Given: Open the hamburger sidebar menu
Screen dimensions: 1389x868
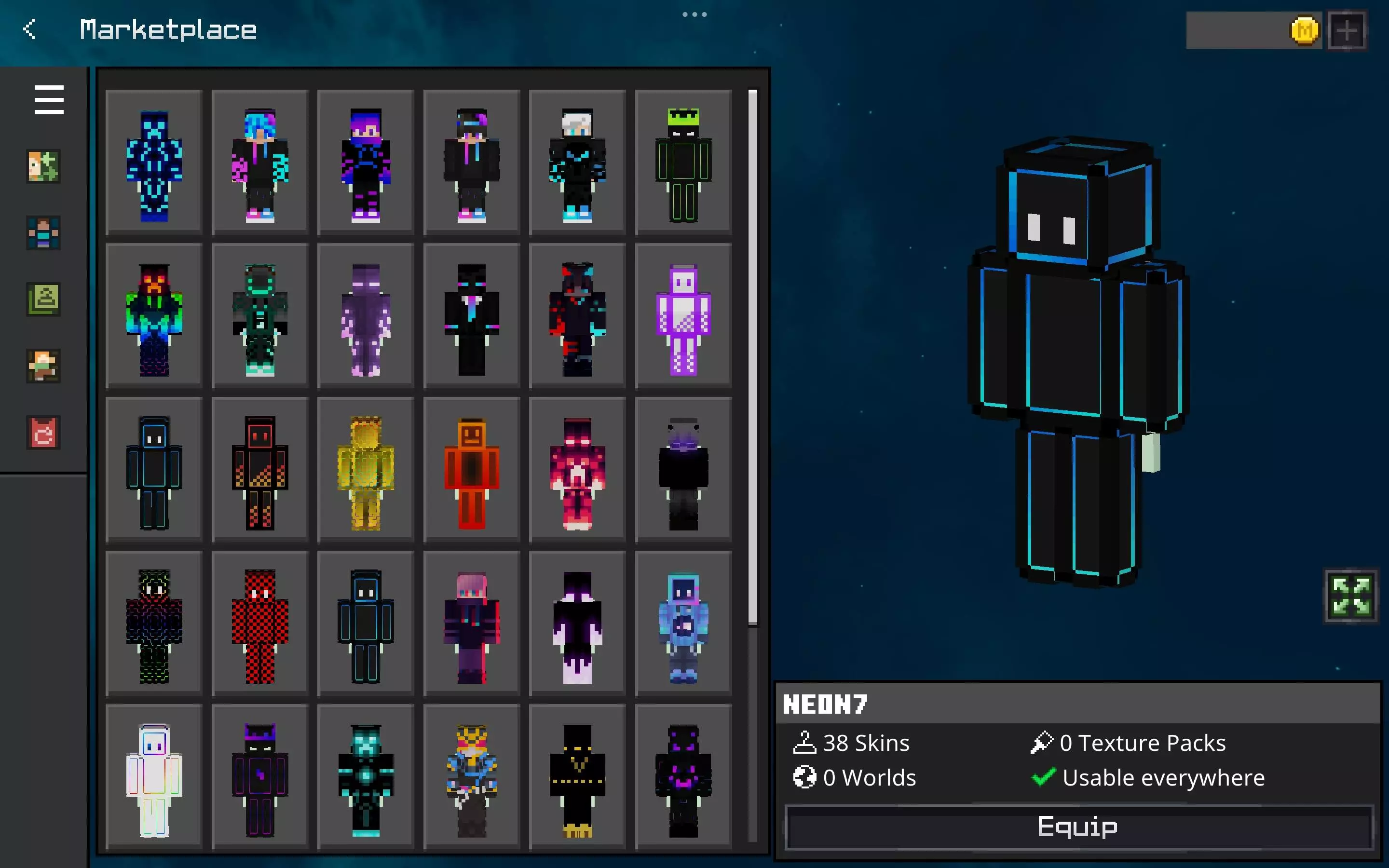Looking at the screenshot, I should (49, 100).
